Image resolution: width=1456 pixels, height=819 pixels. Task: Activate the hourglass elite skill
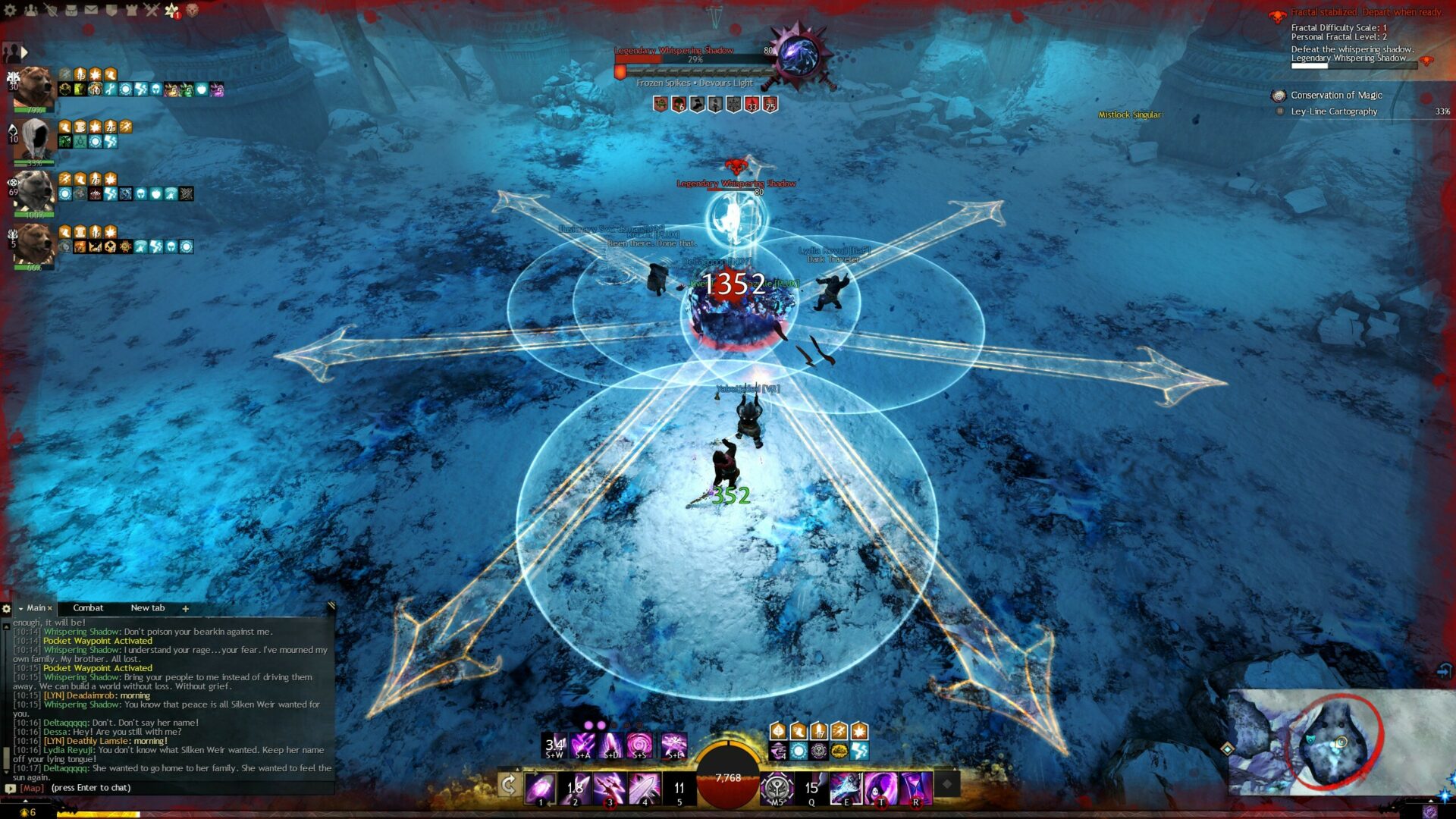(916, 788)
